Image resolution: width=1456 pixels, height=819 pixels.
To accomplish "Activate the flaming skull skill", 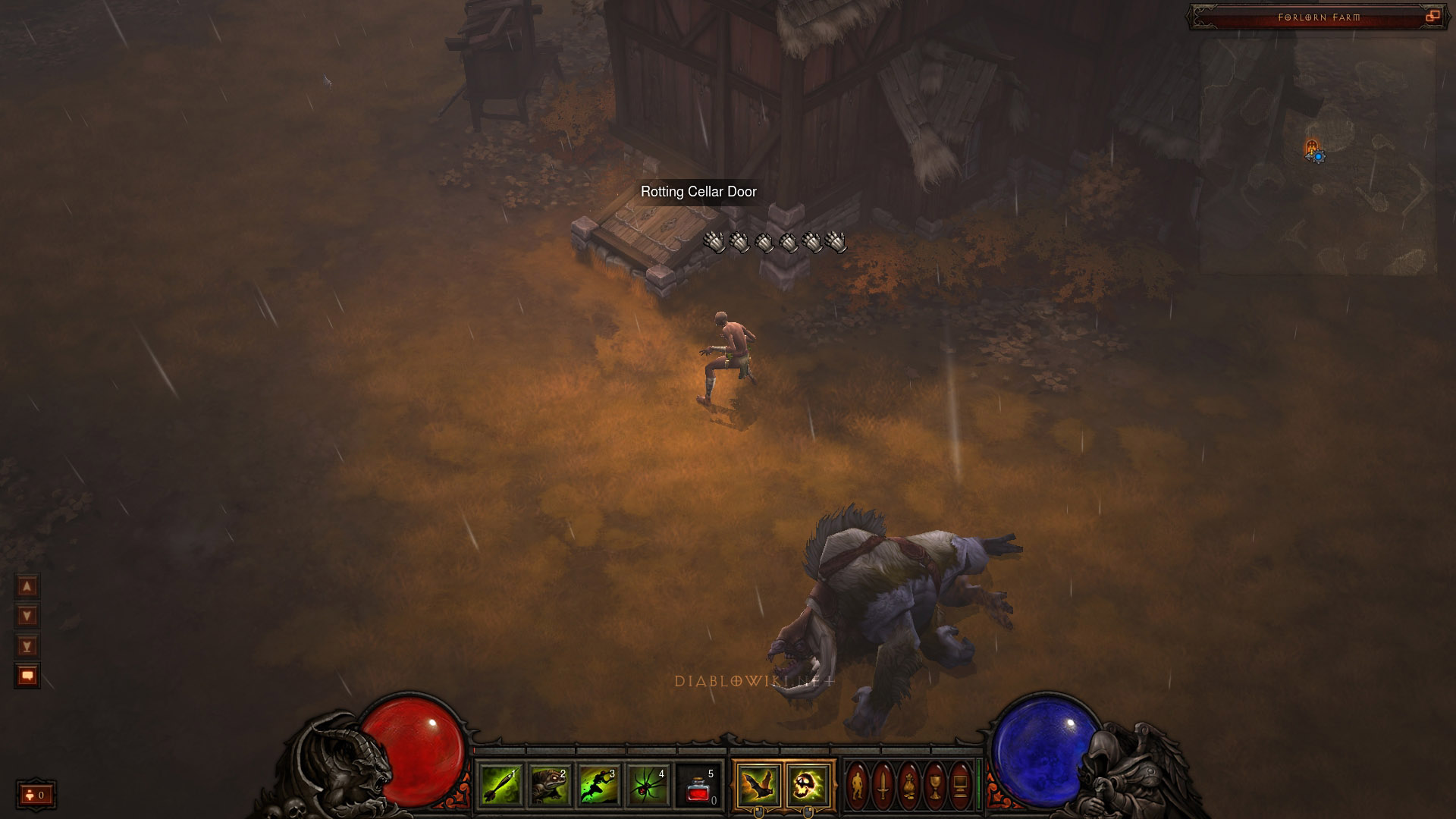I will (x=807, y=785).
